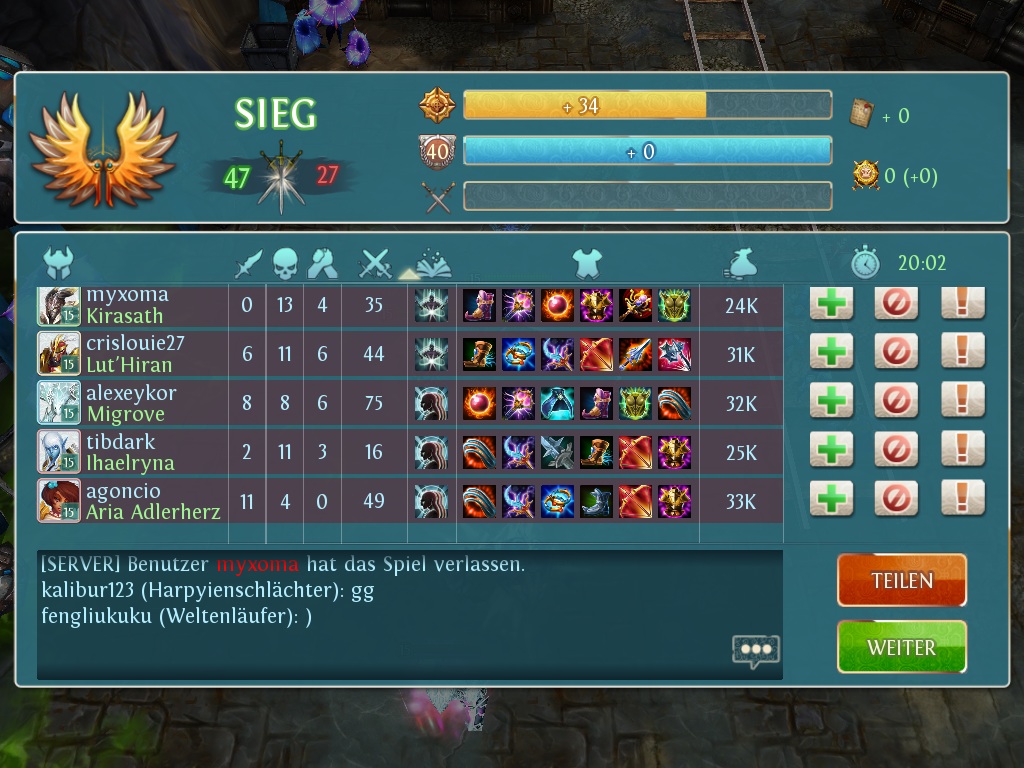Select alexeykor's Migrove hero portrait
1024x768 pixels.
[x=59, y=402]
